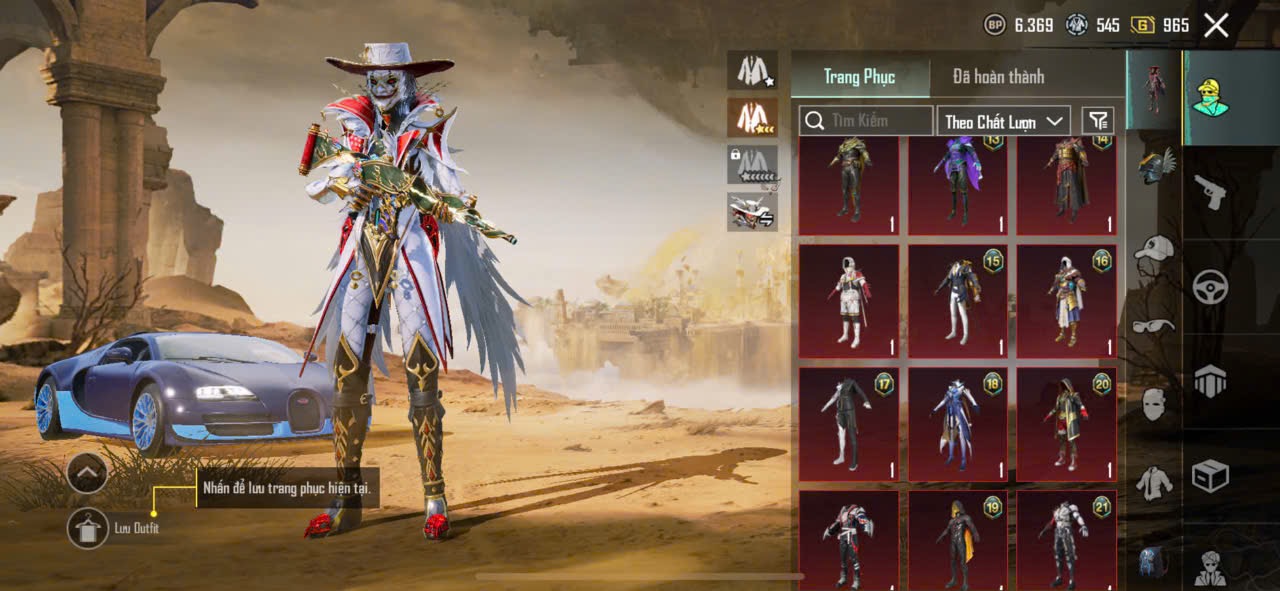This screenshot has height=591, width=1280.
Task: Click the Tìm Kiếm search box
Action: [866, 121]
